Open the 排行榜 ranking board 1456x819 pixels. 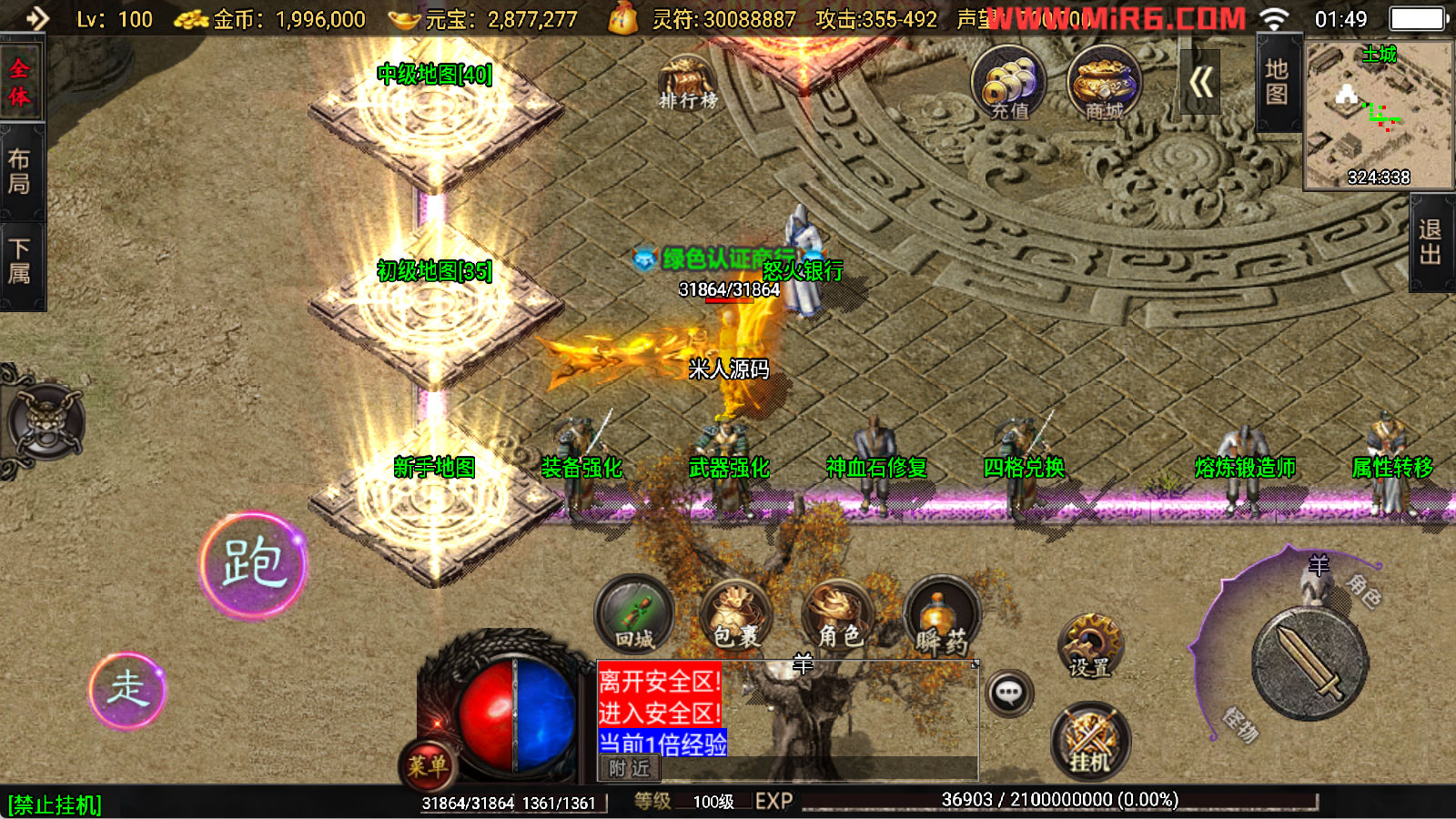[x=687, y=82]
